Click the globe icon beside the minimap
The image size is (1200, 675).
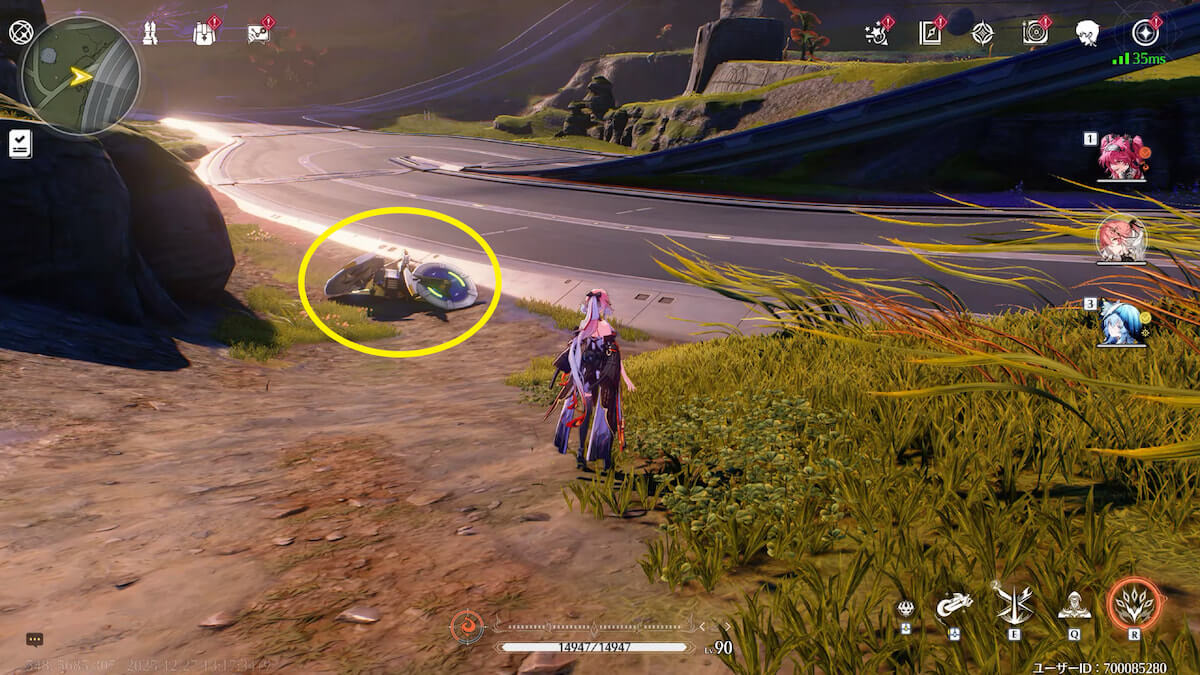tap(20, 31)
